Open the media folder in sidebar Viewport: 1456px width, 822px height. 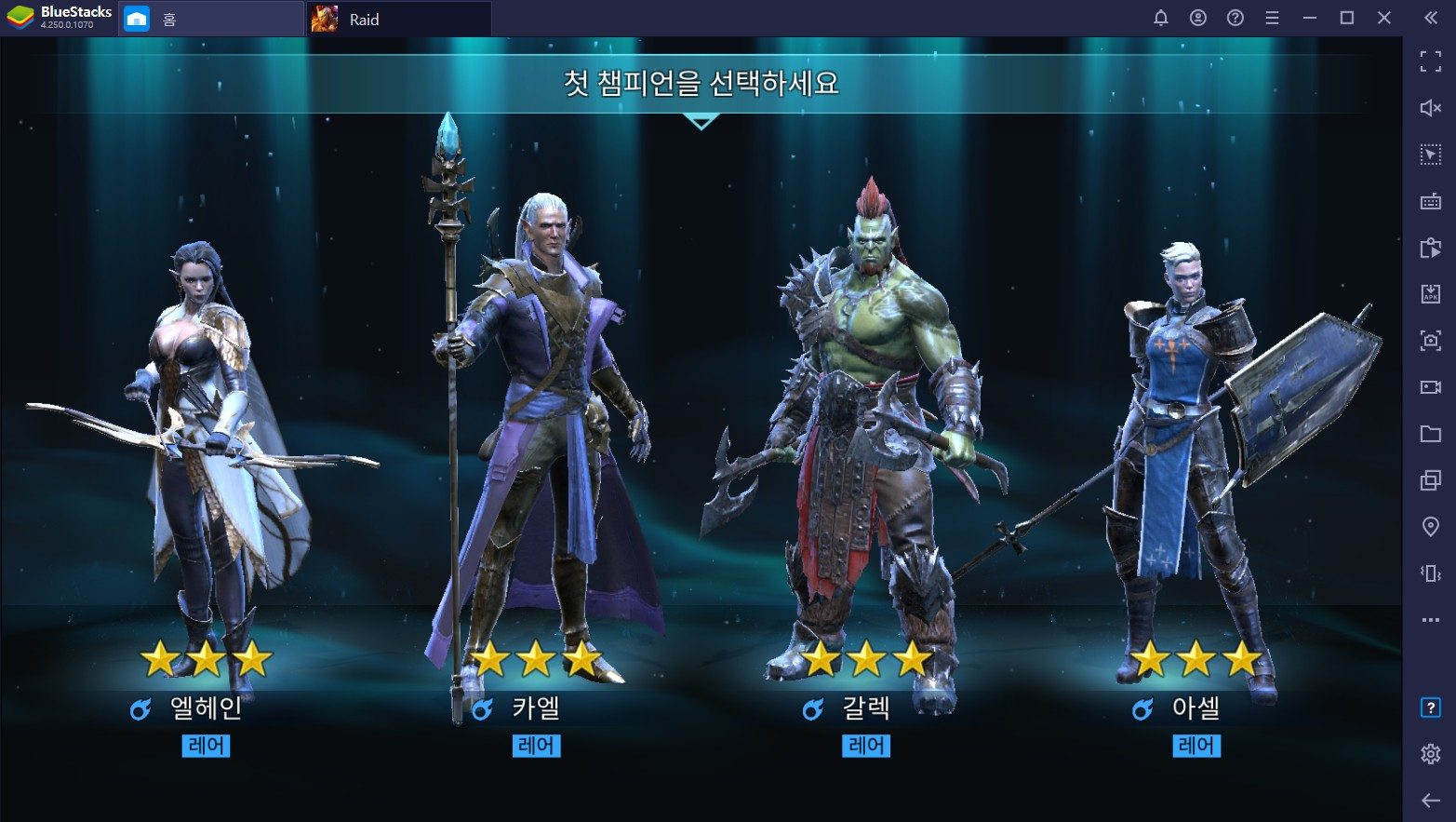click(x=1430, y=434)
